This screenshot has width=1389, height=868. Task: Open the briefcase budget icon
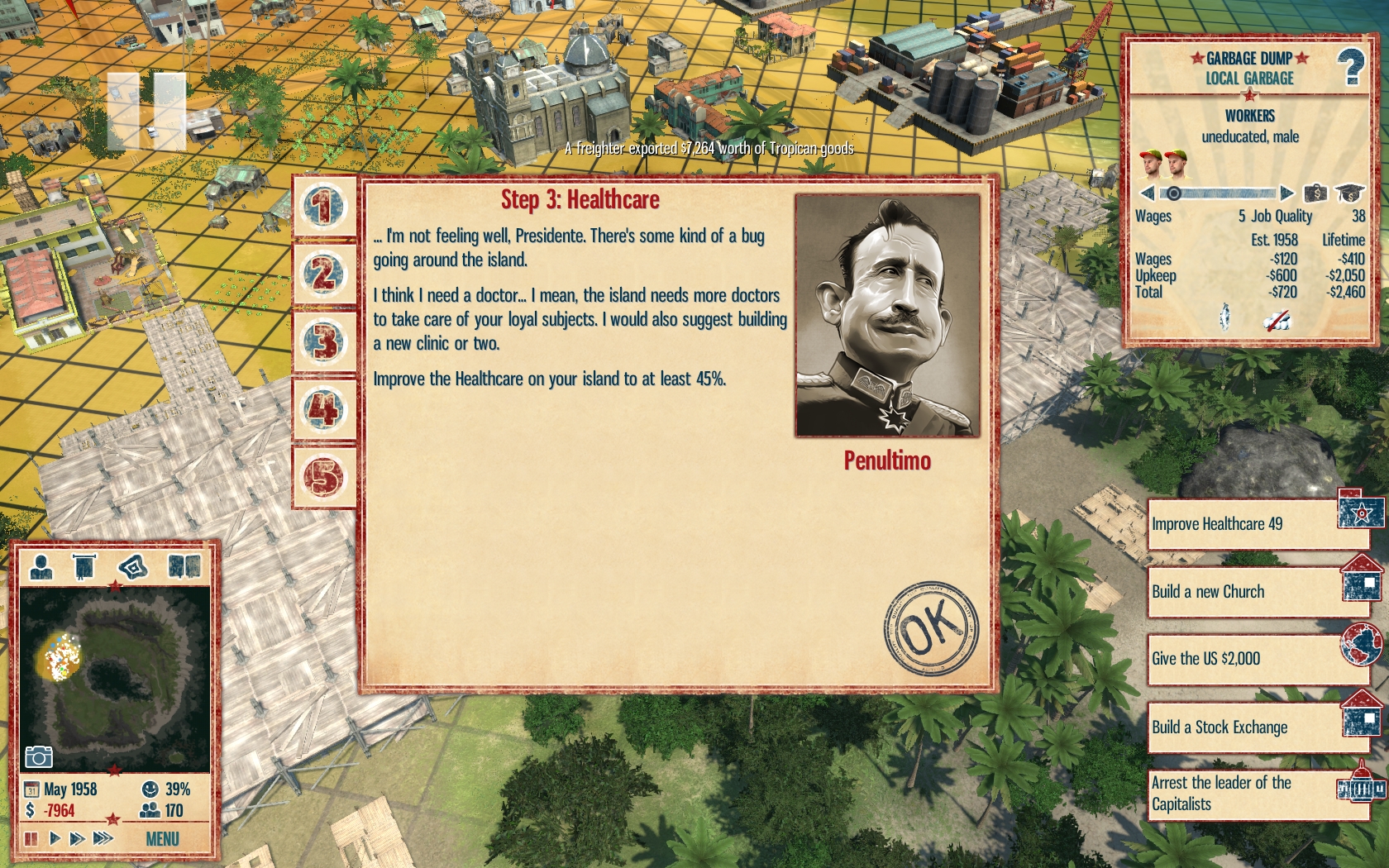(1315, 193)
